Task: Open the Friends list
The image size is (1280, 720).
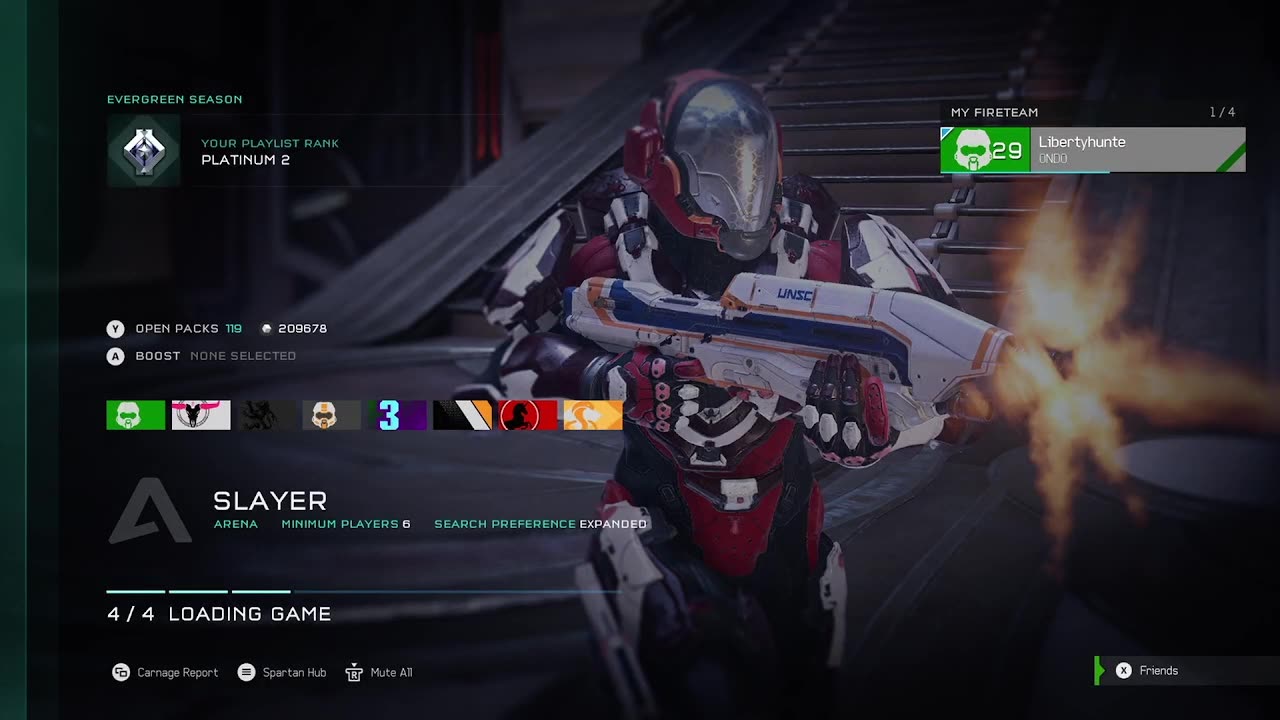Action: [1148, 671]
